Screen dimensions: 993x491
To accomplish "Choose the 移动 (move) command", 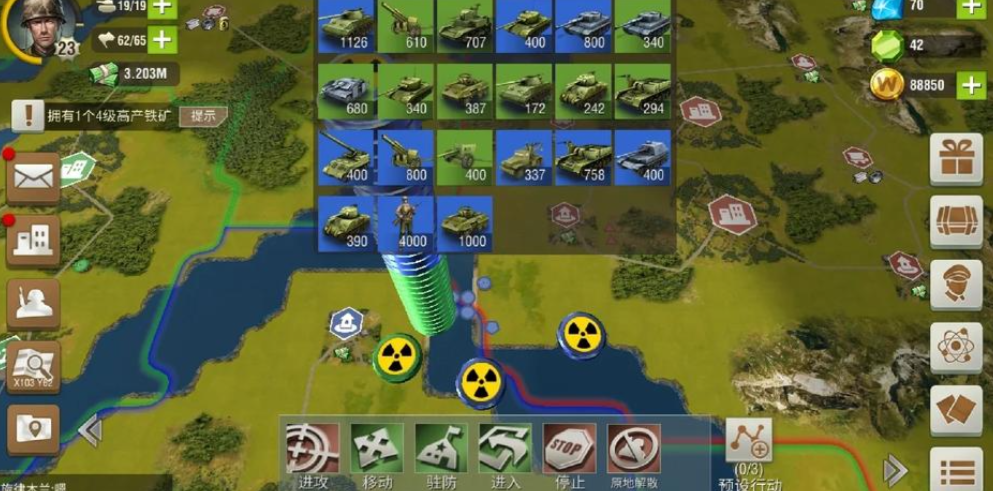I will tap(377, 449).
